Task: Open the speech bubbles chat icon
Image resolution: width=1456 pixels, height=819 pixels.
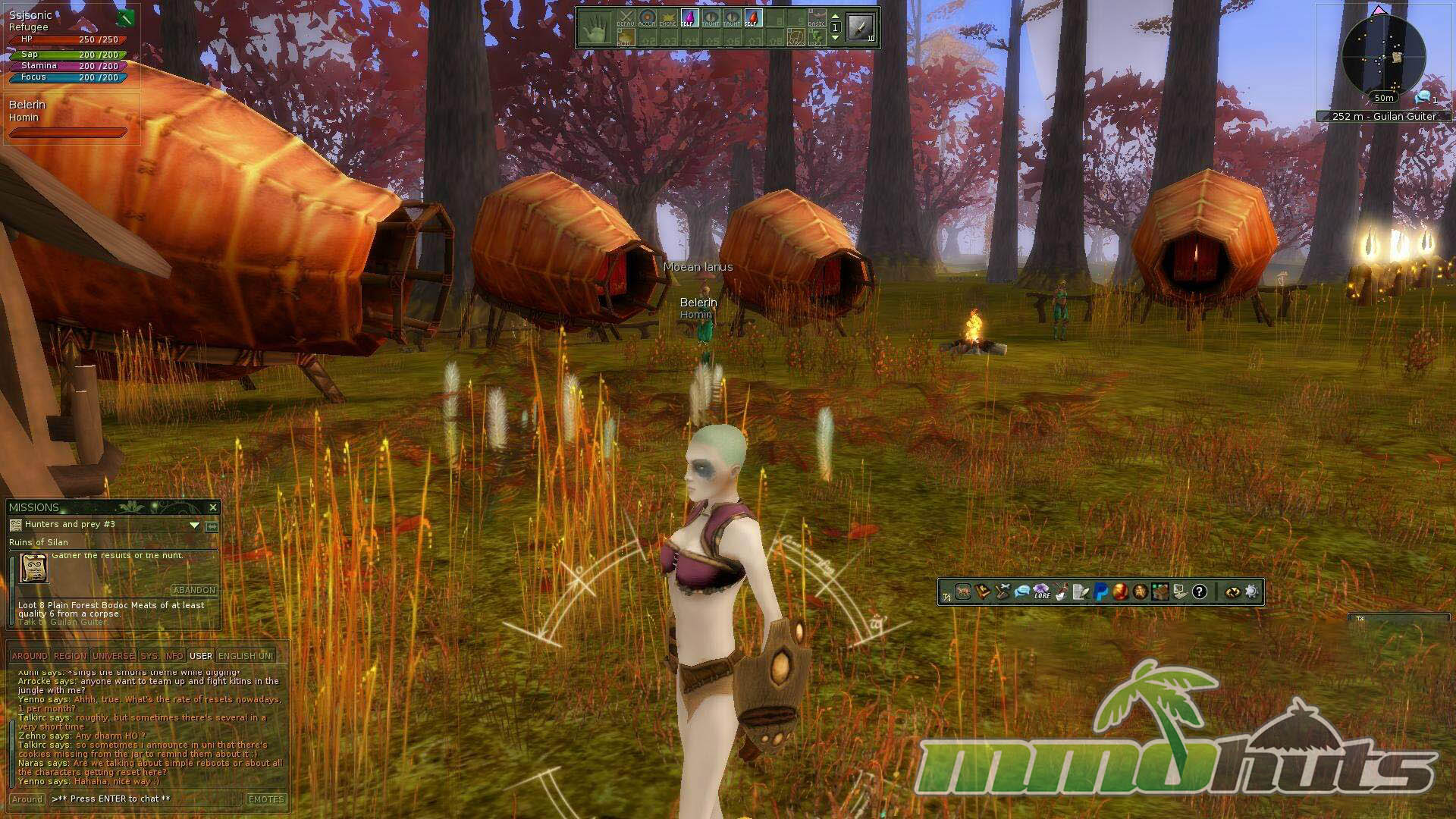Action: click(x=1021, y=591)
